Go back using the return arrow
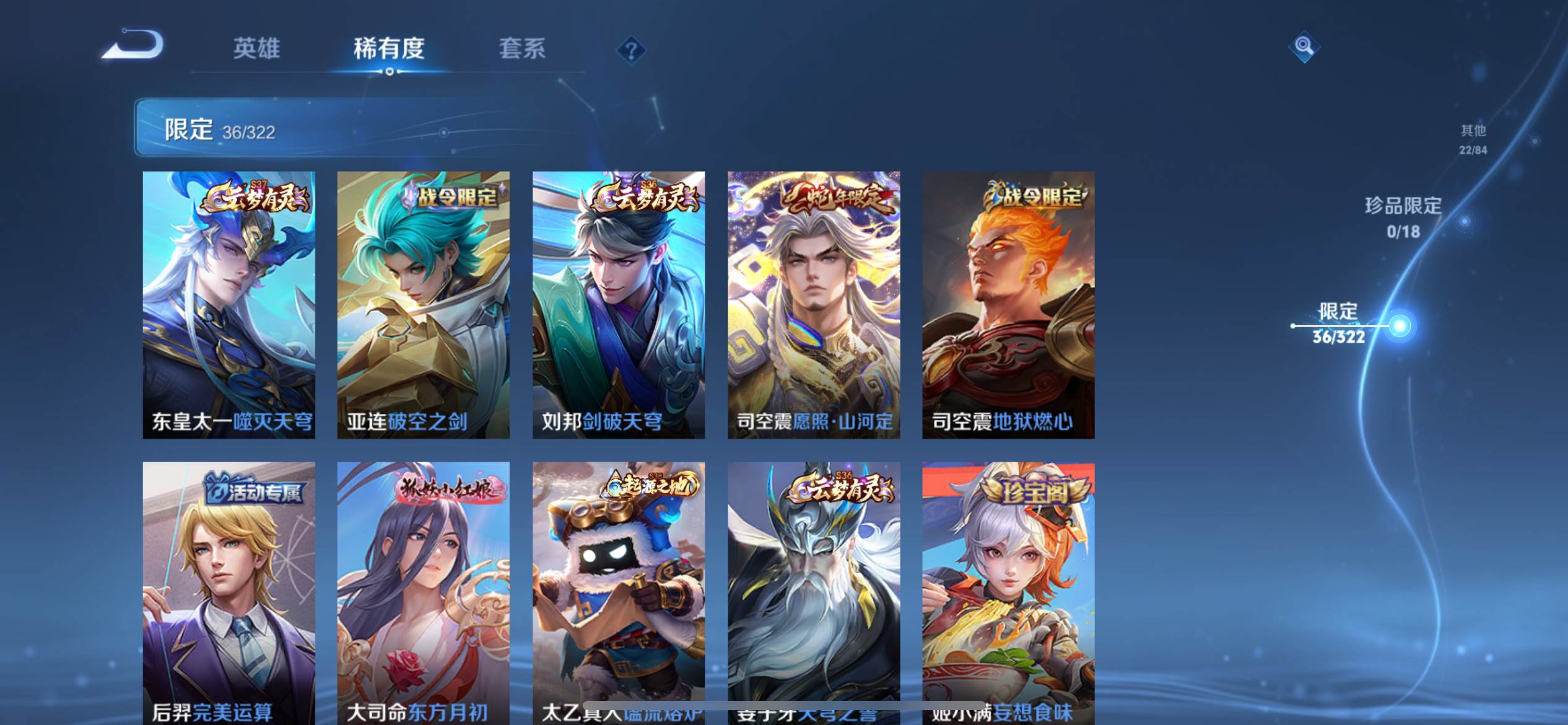 tap(133, 45)
